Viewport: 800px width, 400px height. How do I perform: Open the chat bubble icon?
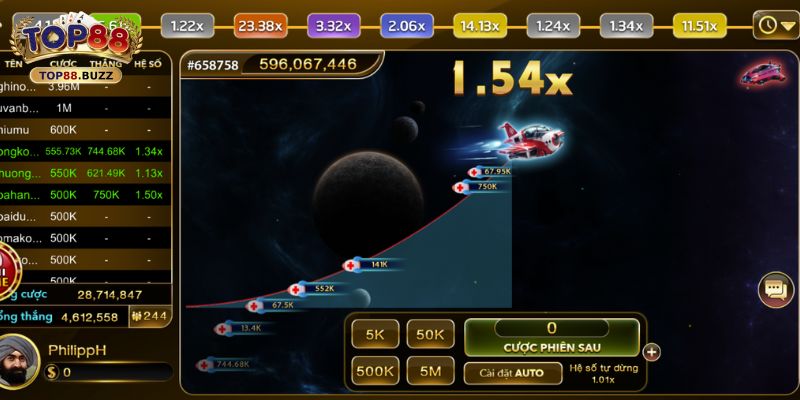pyautogui.click(x=776, y=289)
